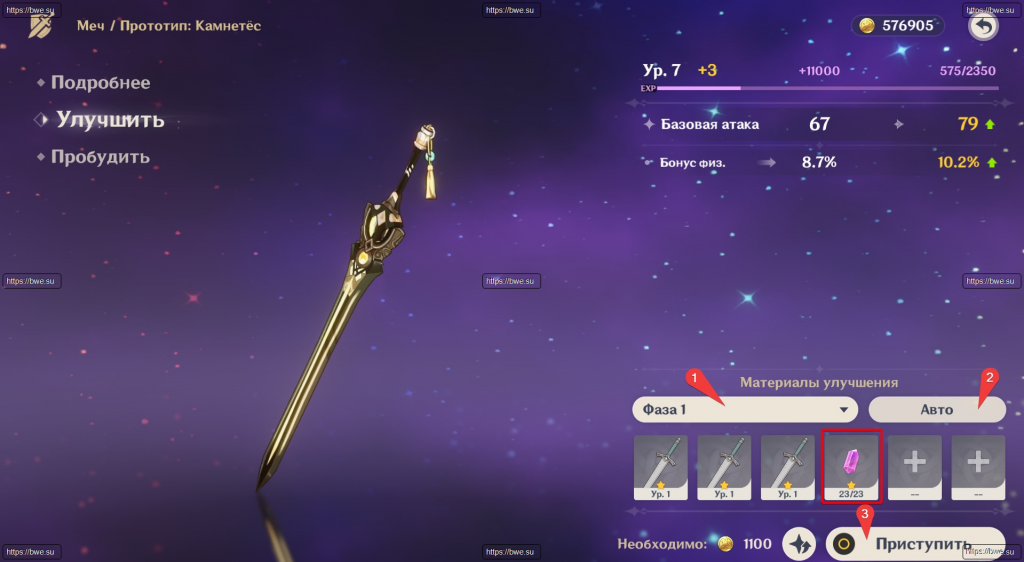
Task: Click the four-point star icon beside Приступить
Action: pos(799,544)
